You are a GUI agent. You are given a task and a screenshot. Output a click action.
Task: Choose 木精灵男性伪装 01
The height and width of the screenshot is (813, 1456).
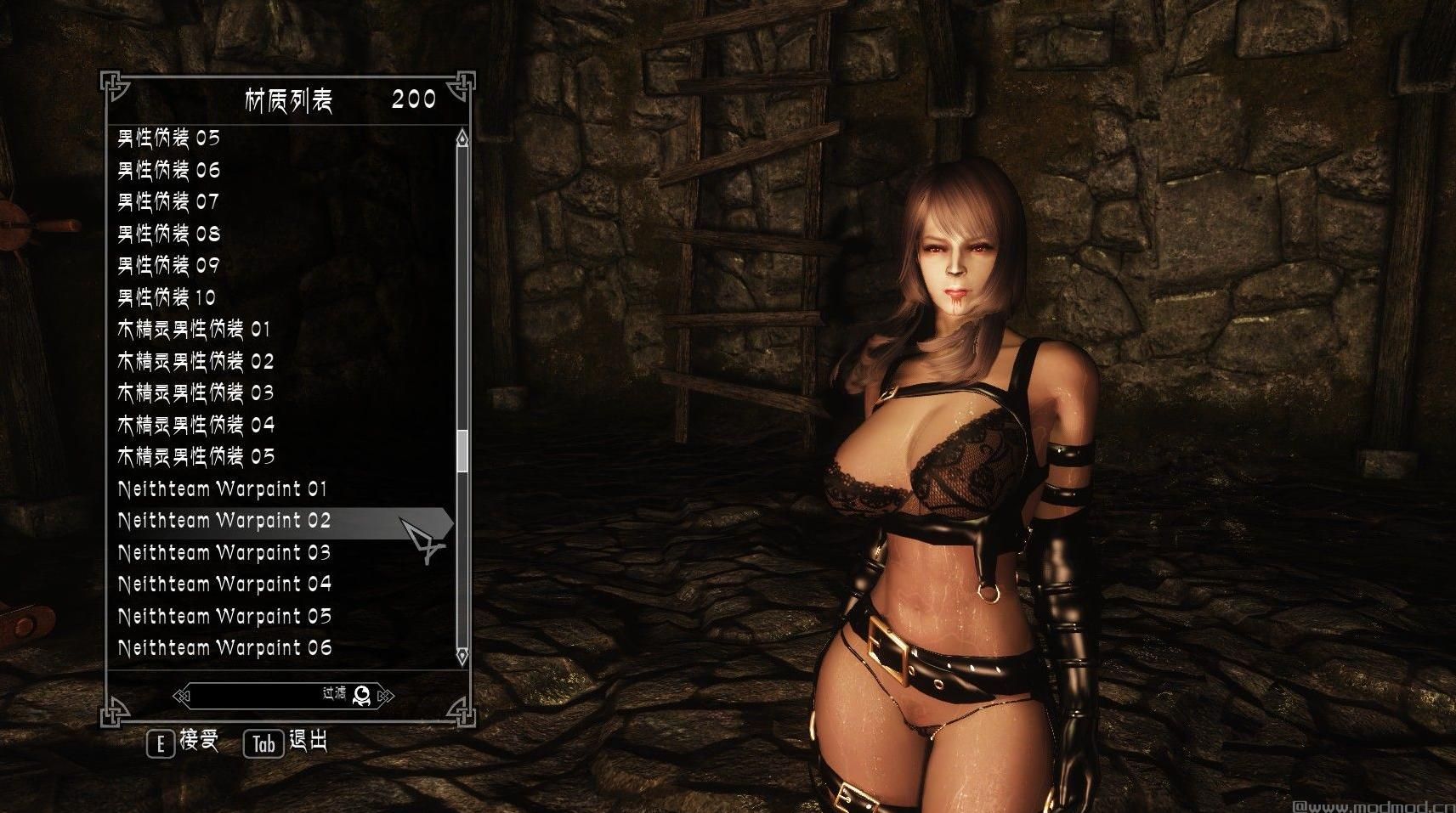194,330
